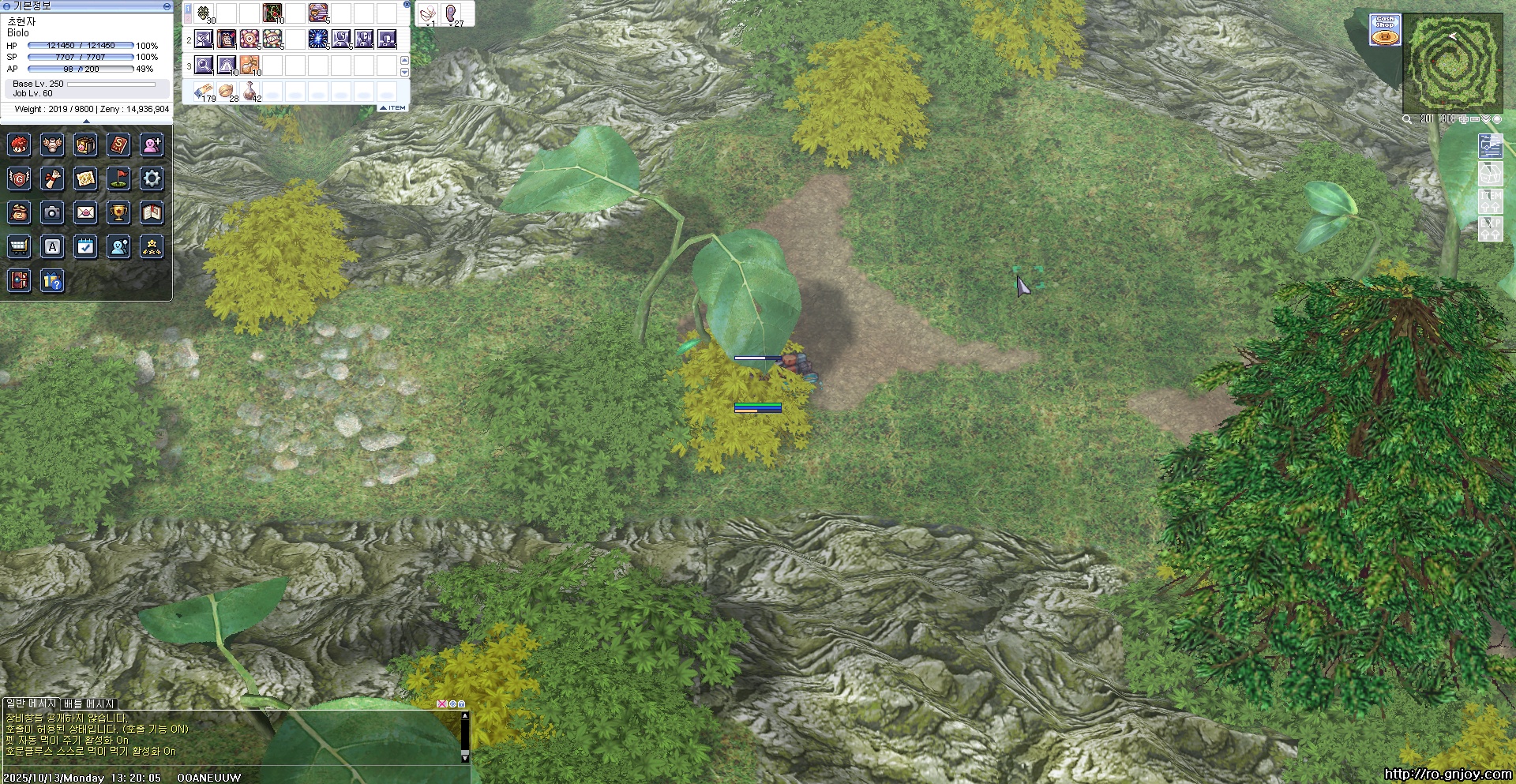Open the guild shield icon marked G
This screenshot has height=784, width=1516.
point(19,178)
